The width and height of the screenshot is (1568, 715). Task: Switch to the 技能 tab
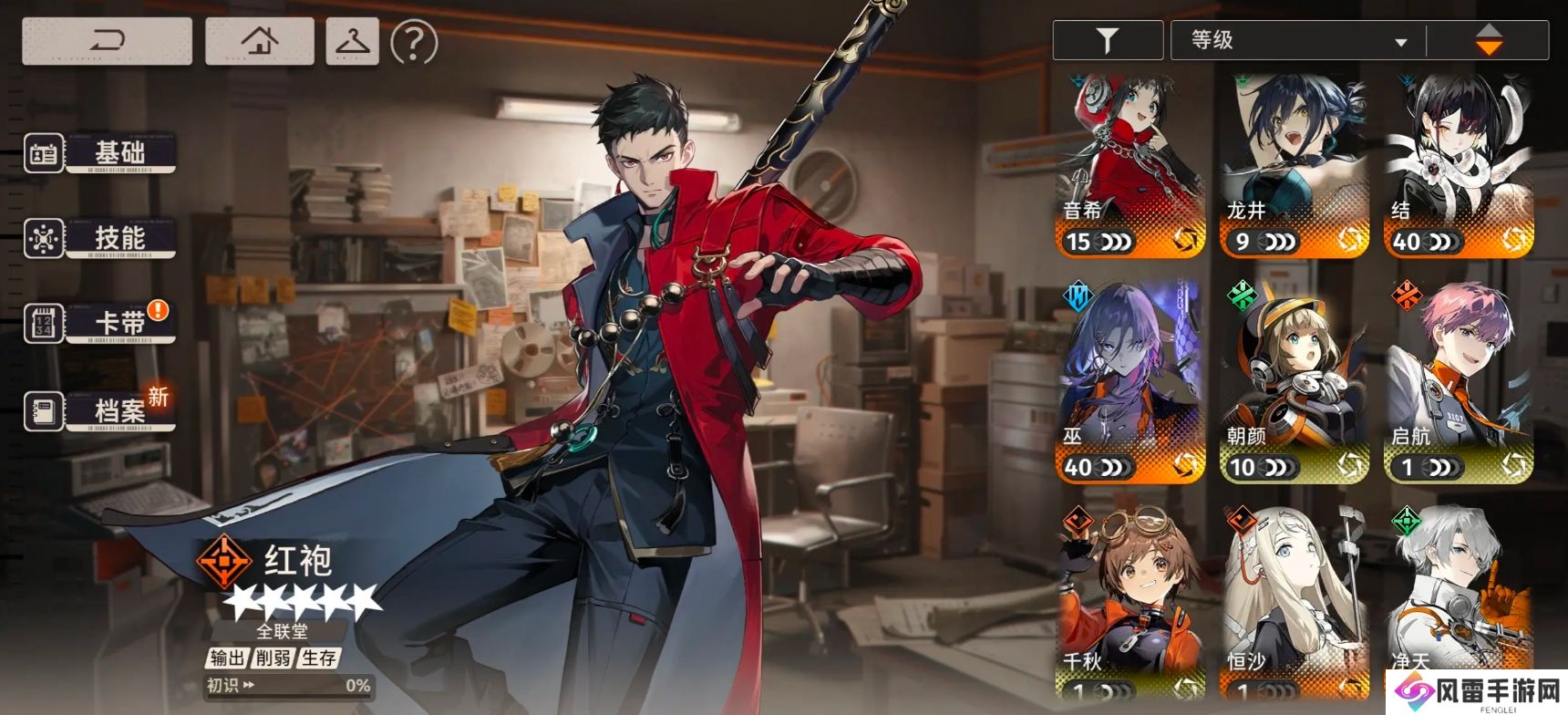coord(100,238)
